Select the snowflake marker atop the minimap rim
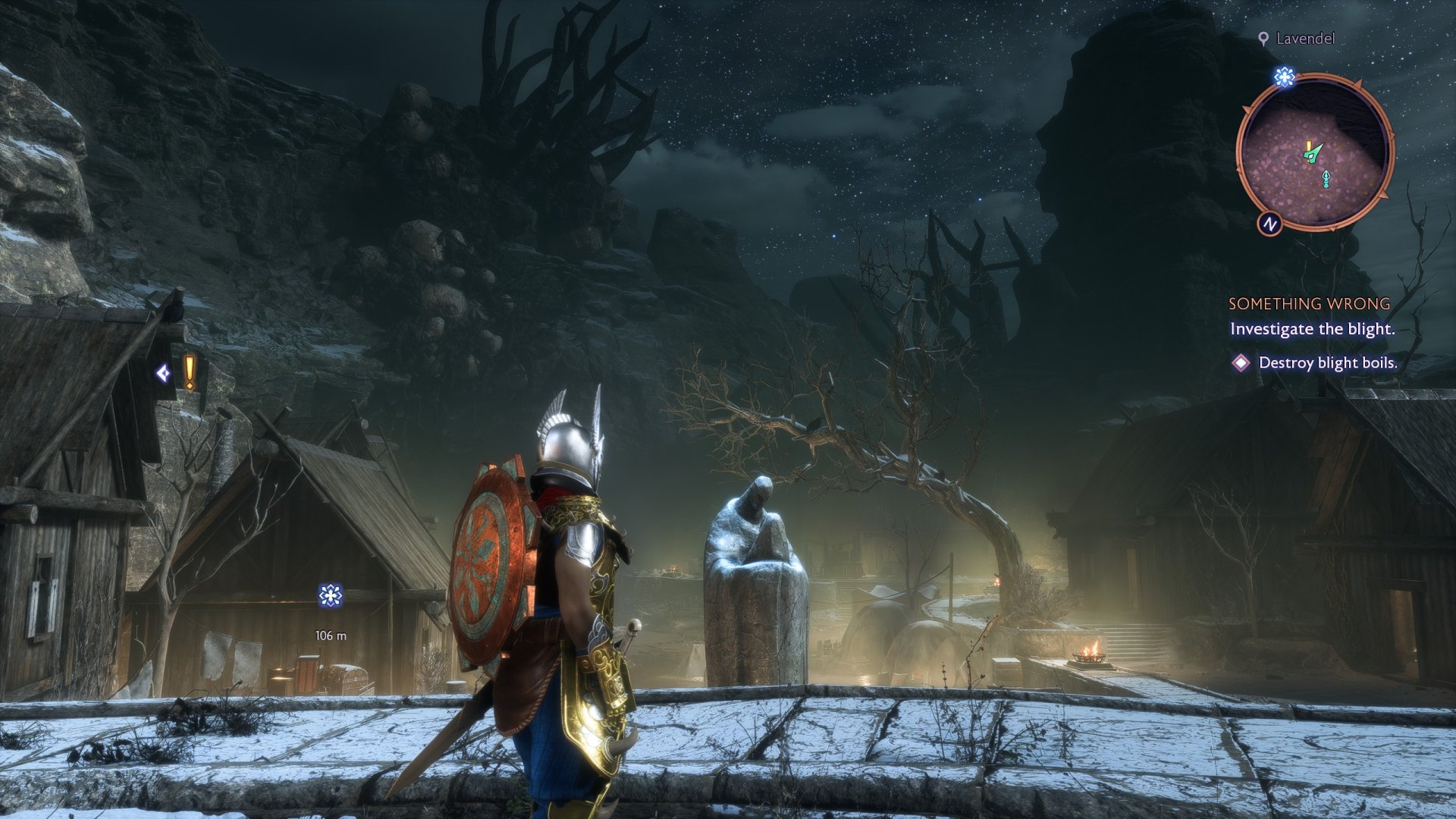The height and width of the screenshot is (819, 1456). coord(1284,77)
